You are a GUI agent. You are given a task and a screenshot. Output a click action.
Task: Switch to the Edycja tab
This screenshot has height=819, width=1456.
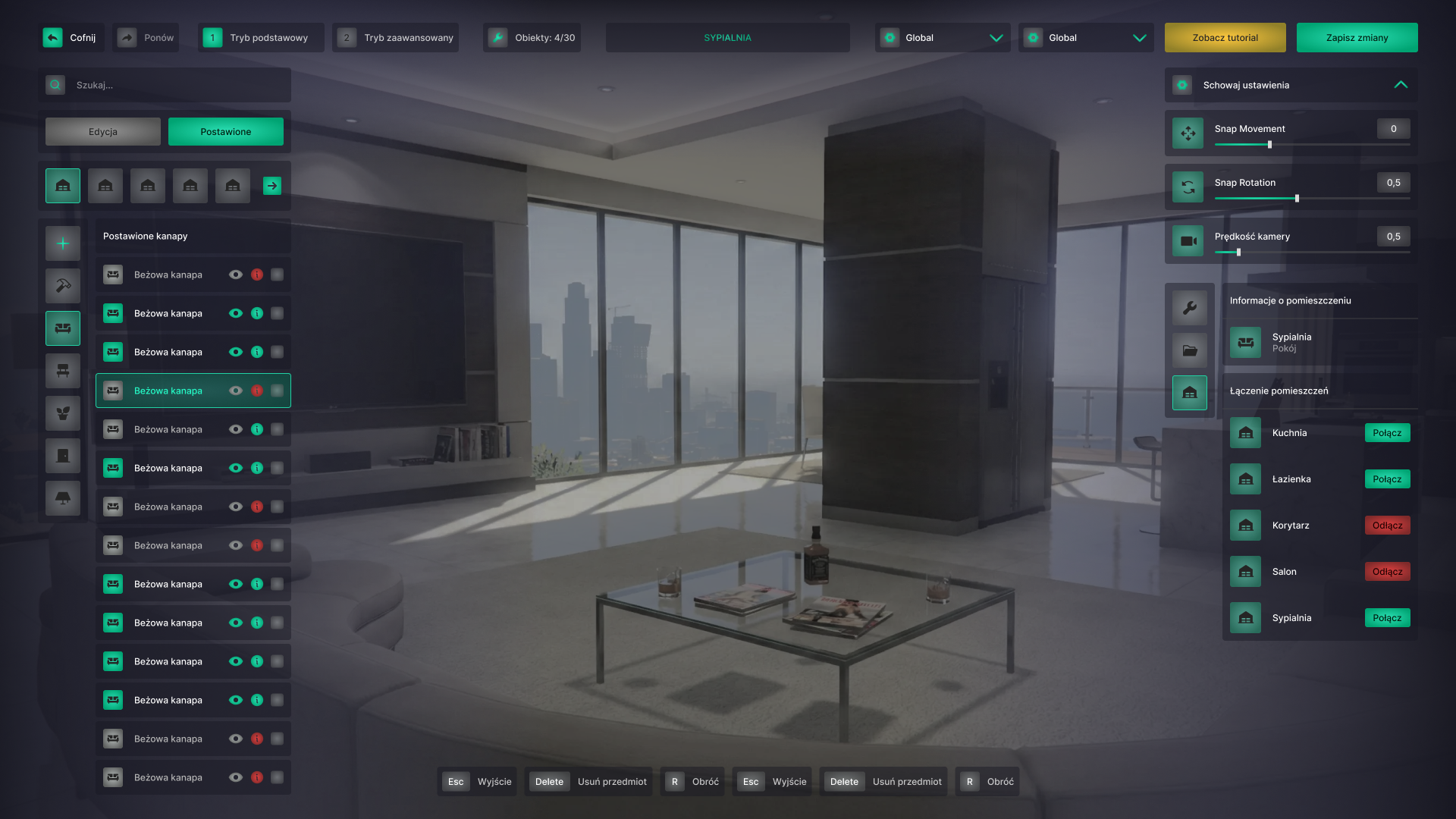(102, 131)
